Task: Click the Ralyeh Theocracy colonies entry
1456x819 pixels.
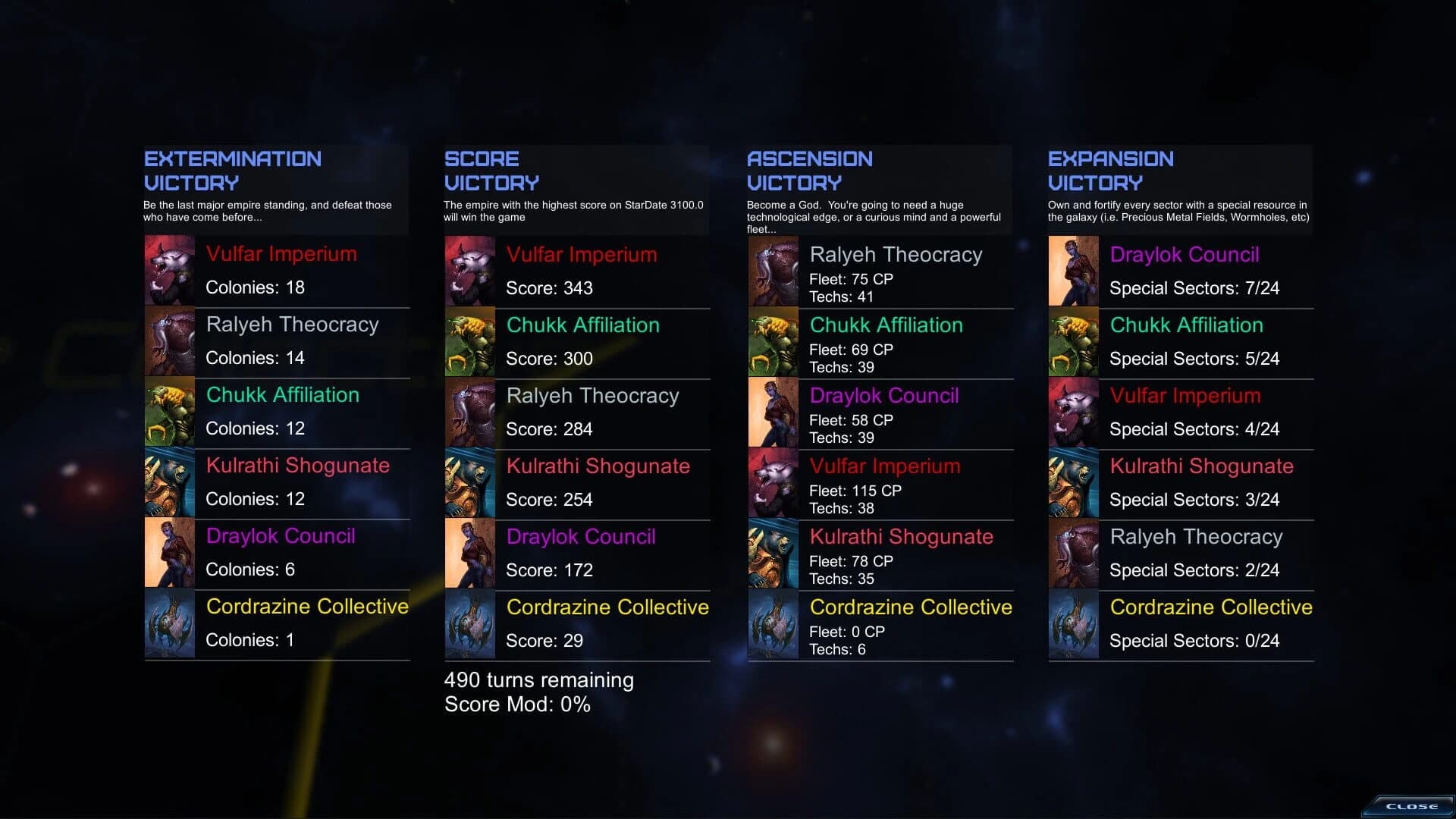Action: click(256, 357)
